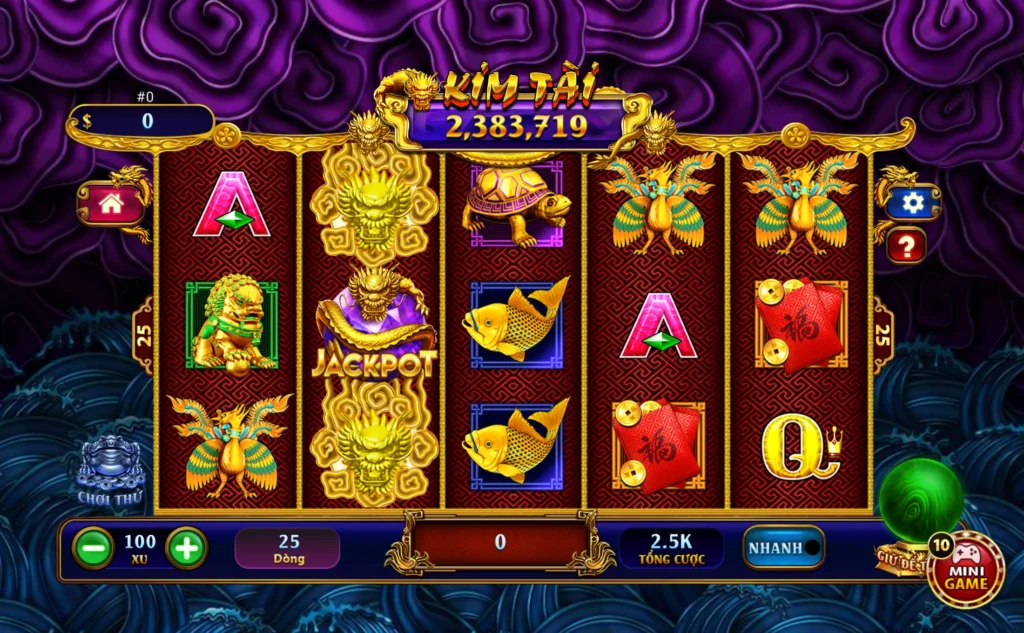Activate the Chơi Thử trial play icon

pos(110,470)
